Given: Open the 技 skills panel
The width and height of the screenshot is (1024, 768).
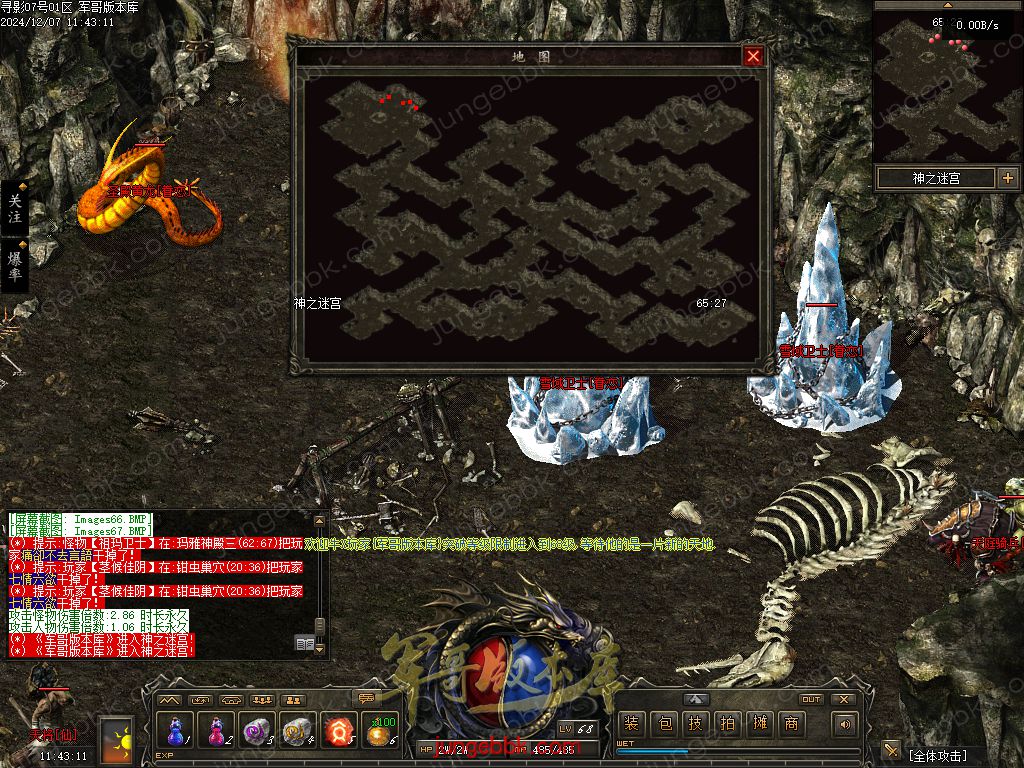Looking at the screenshot, I should 695,724.
